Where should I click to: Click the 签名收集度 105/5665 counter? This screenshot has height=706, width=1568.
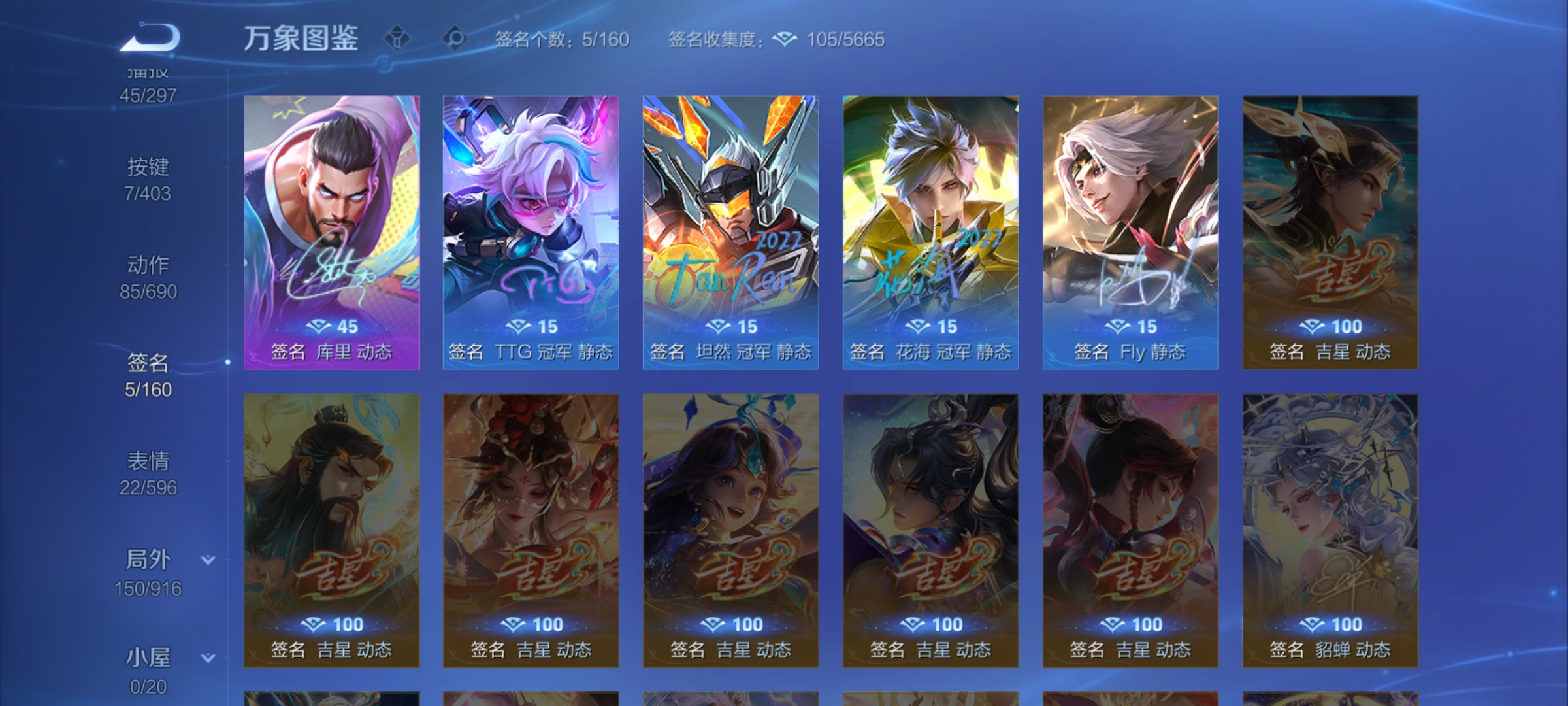(845, 41)
